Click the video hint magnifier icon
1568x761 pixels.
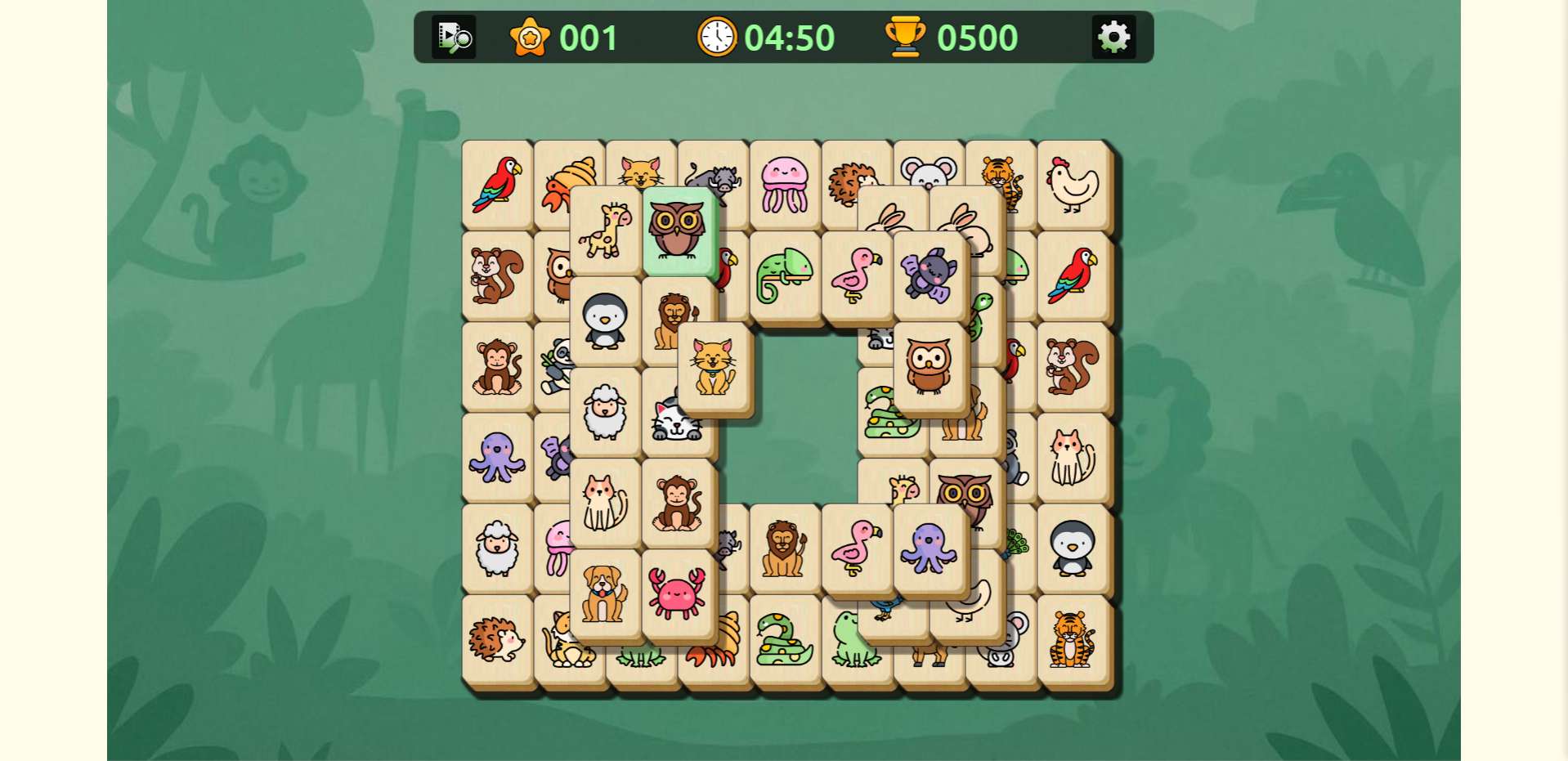[454, 37]
